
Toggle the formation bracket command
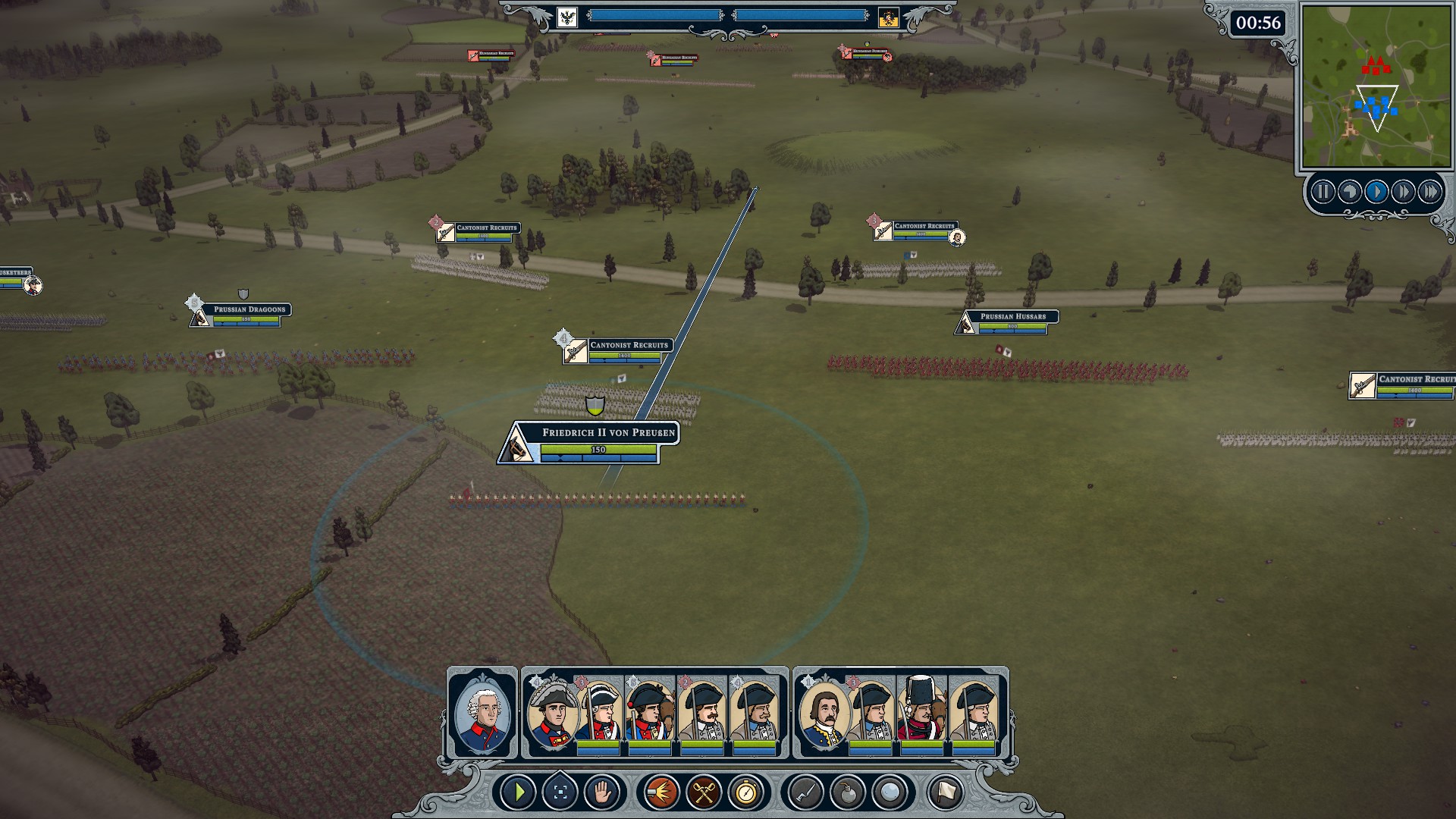[x=560, y=793]
